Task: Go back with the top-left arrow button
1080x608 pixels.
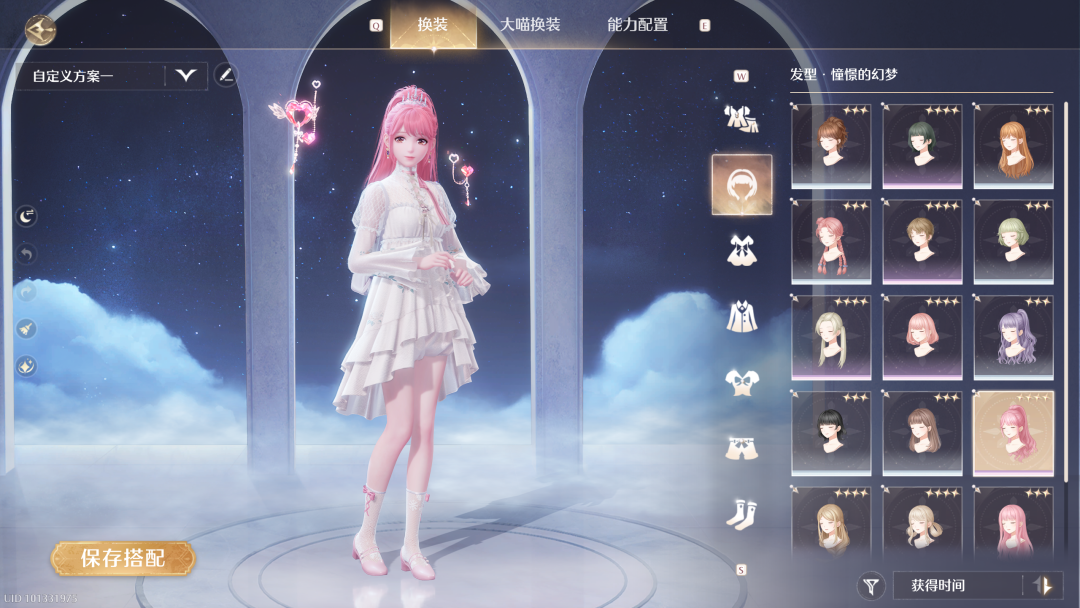Action: coord(40,29)
